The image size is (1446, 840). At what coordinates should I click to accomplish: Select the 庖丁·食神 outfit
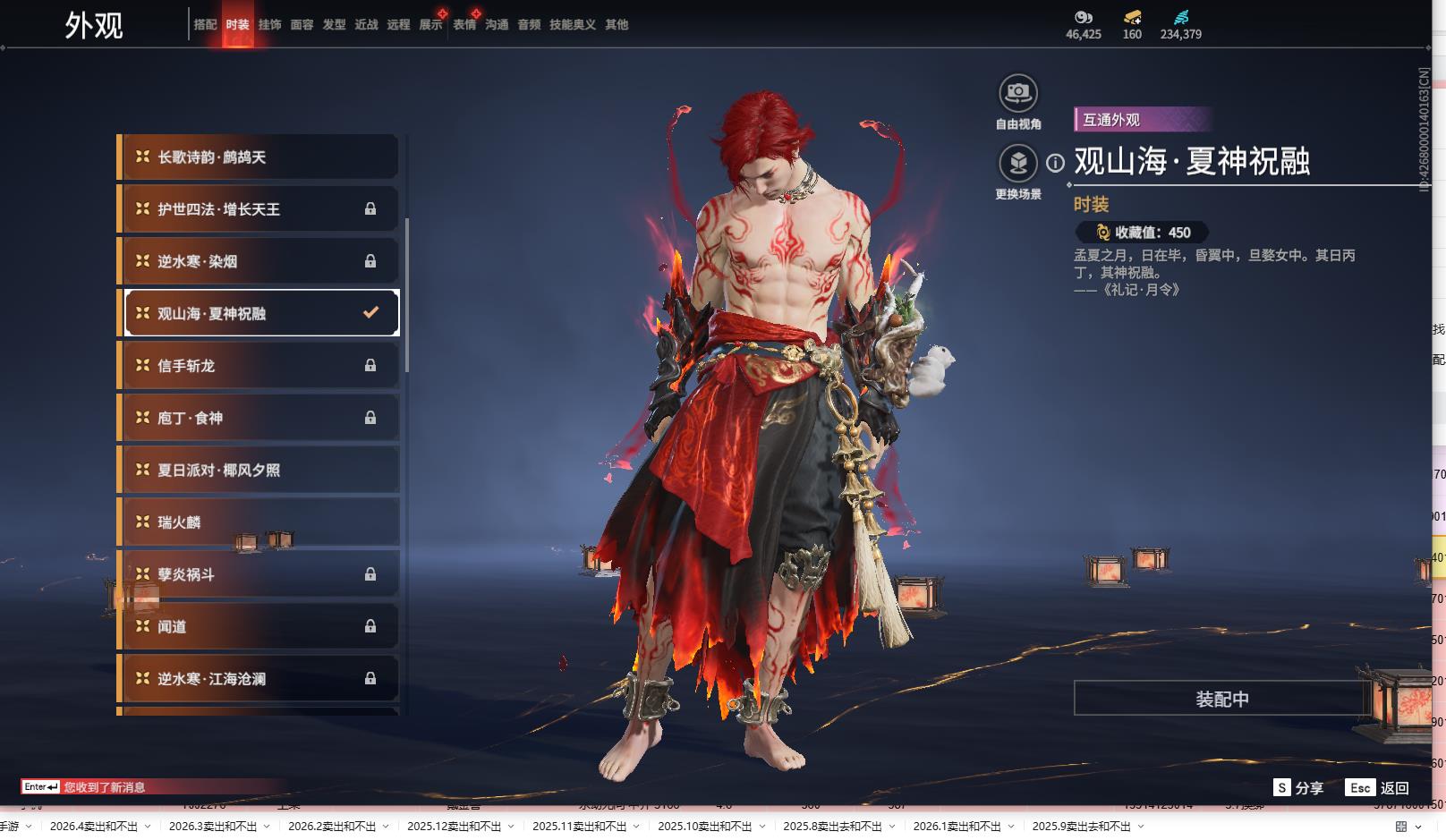(259, 418)
